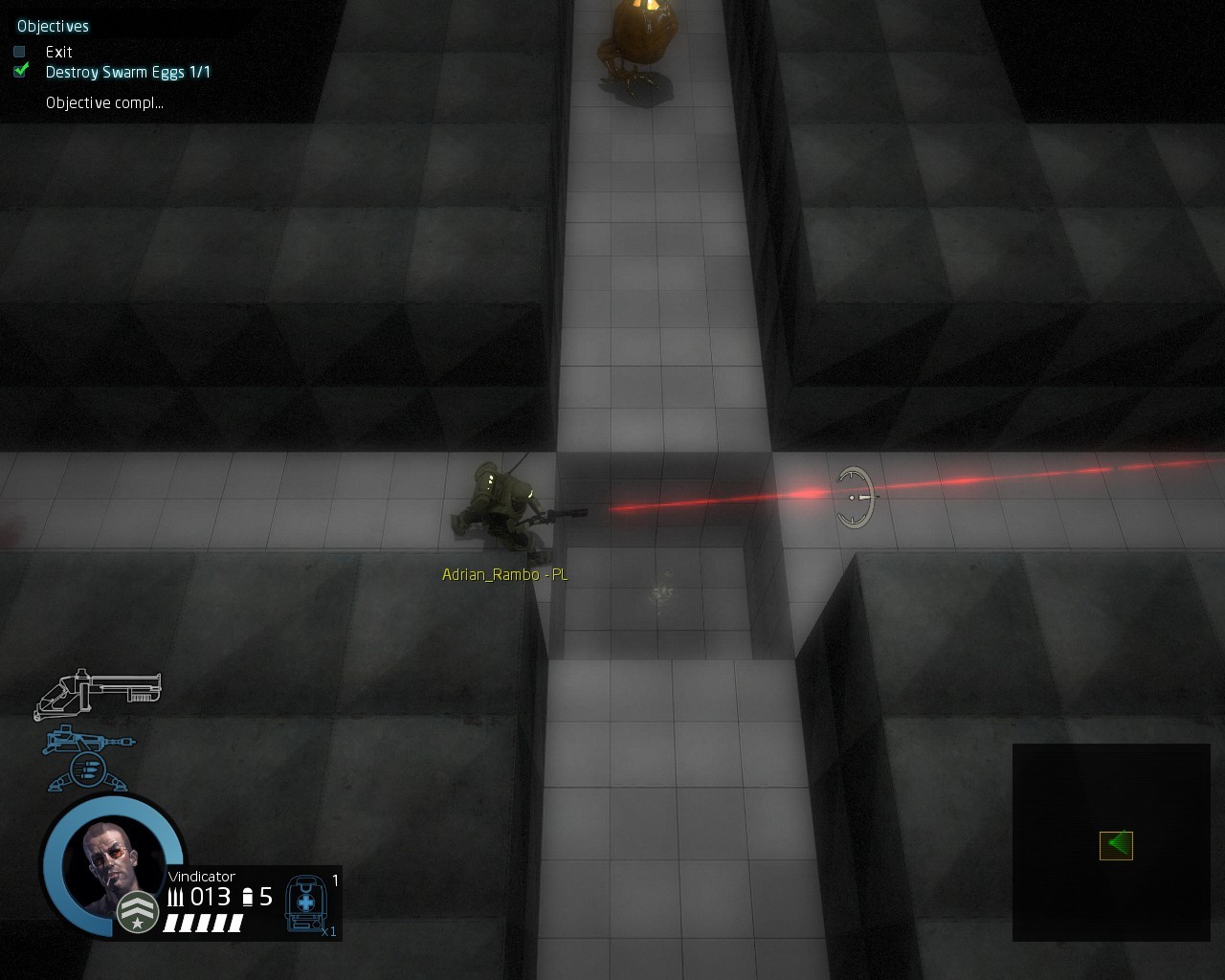Screen dimensions: 1225x980
Task: Click the medkit offhand item icon
Action: click(306, 902)
